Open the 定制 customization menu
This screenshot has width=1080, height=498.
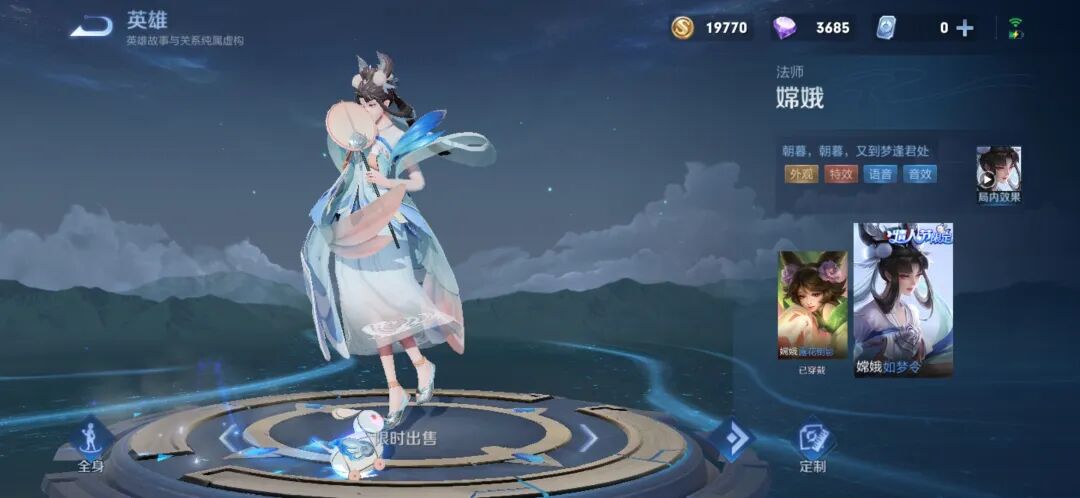coord(813,444)
